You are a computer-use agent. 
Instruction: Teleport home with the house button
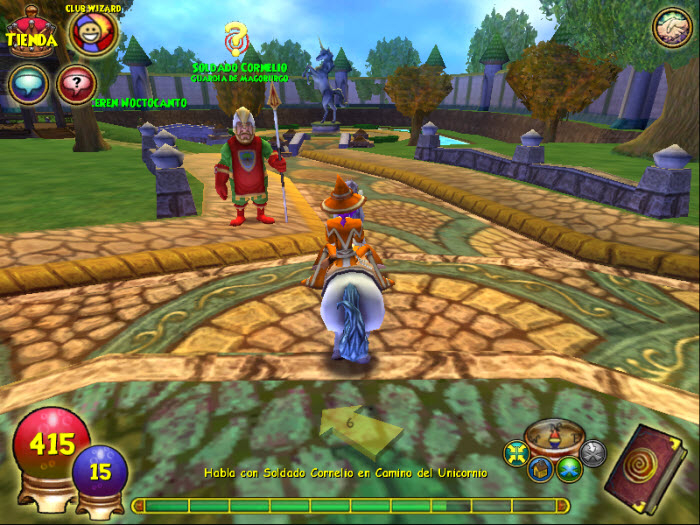point(540,467)
